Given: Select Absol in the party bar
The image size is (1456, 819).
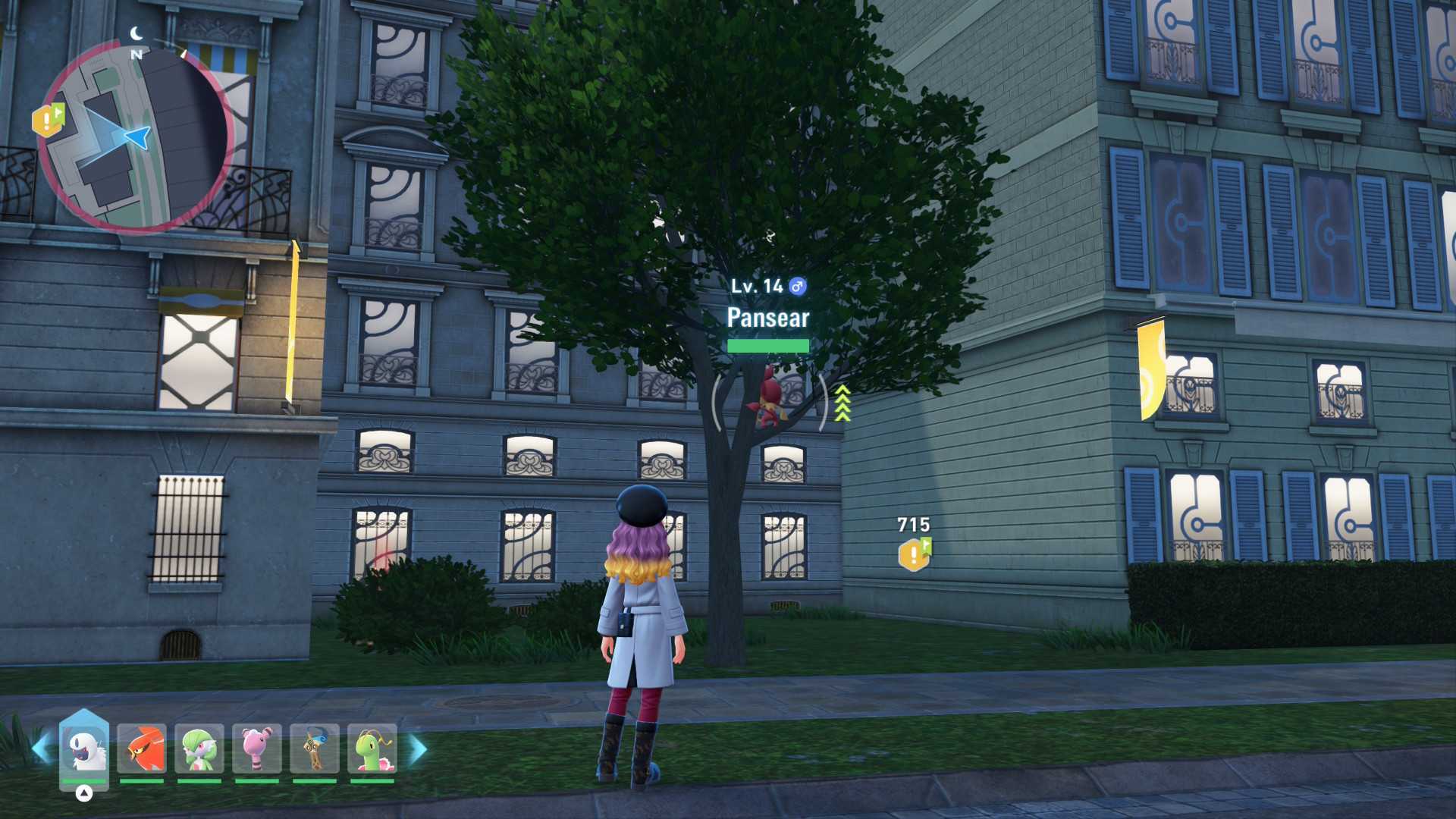Looking at the screenshot, I should pos(84,748).
